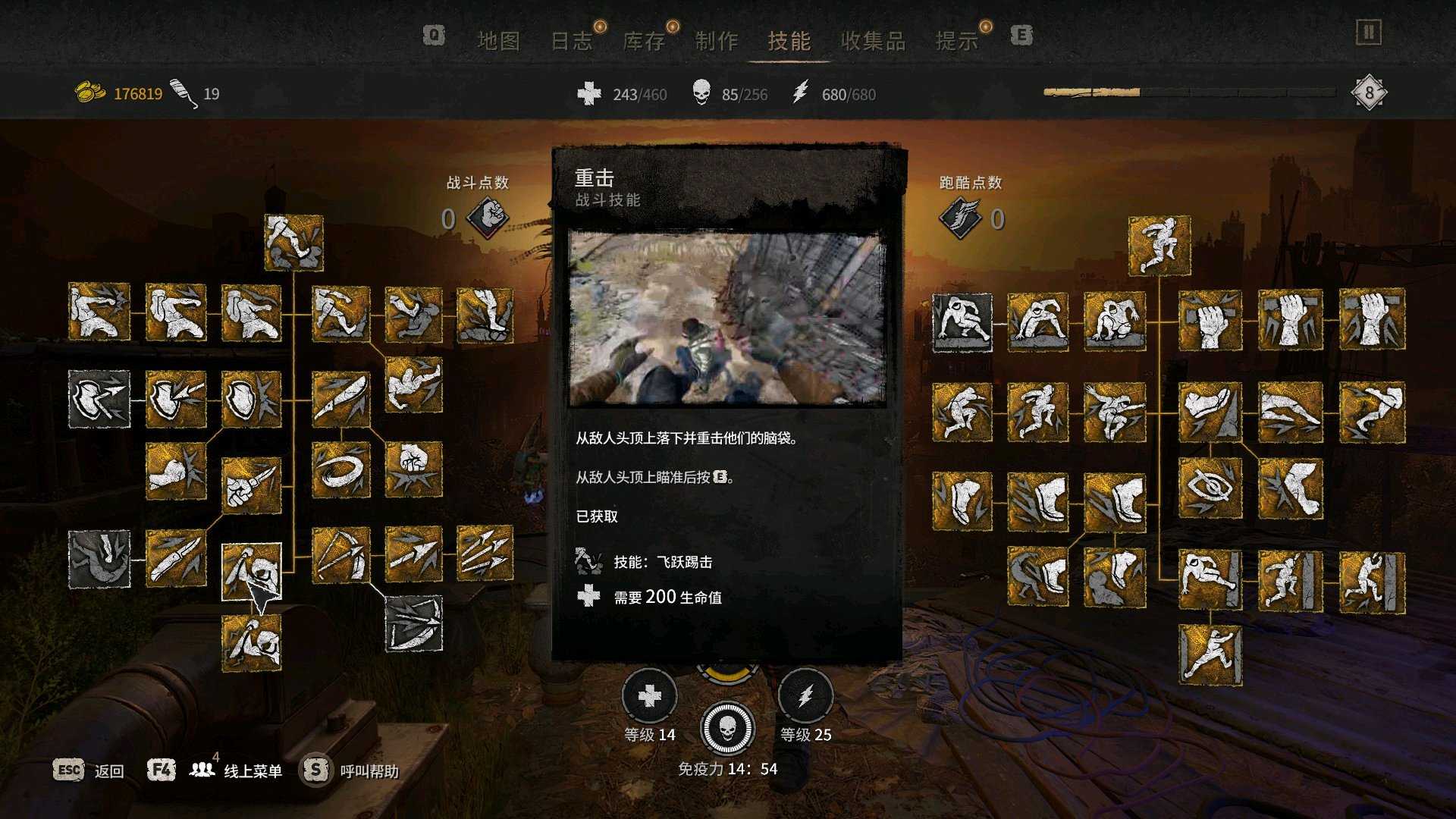
Task: Click the 等级 14 health upgrade circle
Action: coord(648,694)
